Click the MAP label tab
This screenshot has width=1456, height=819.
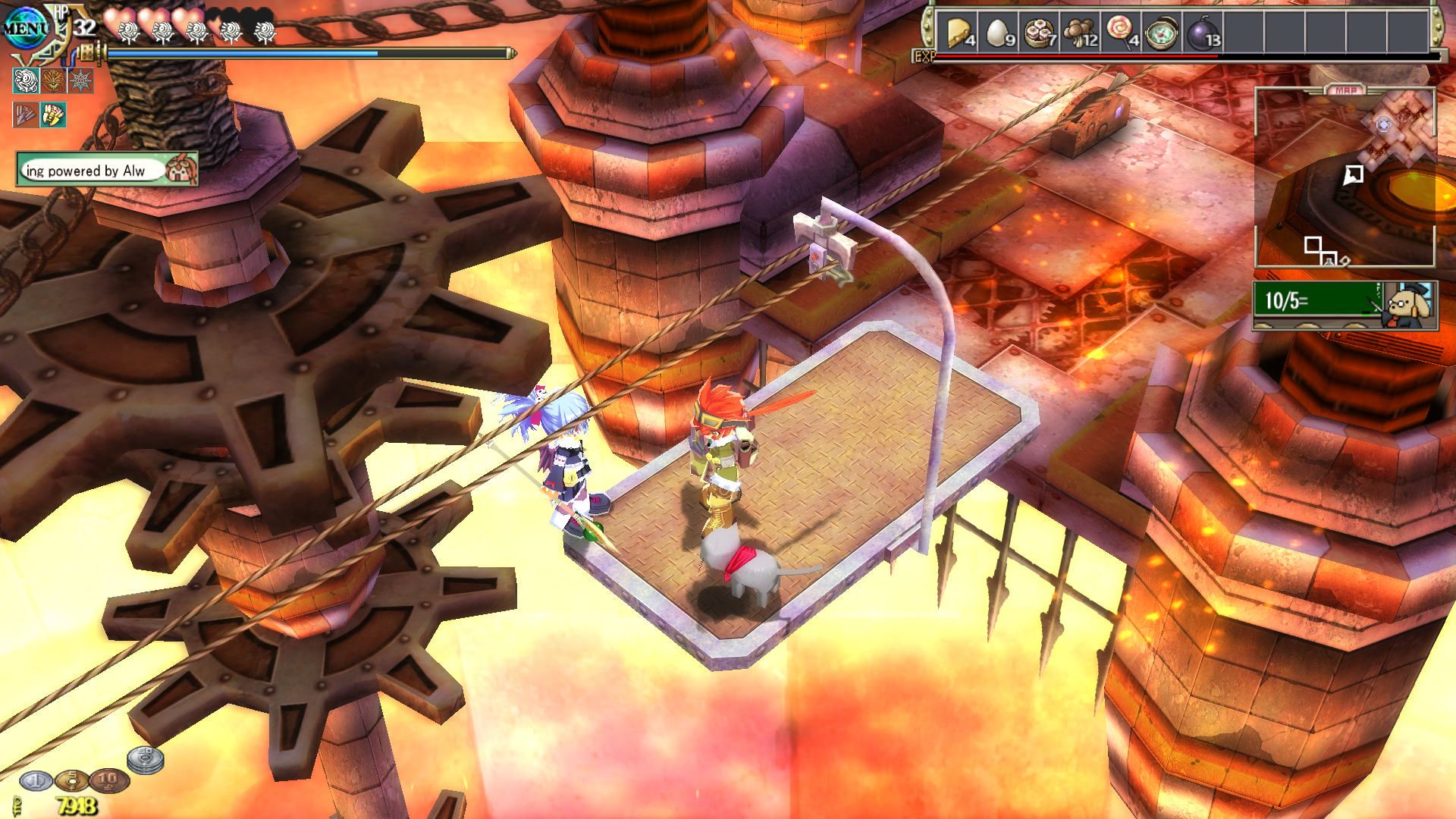[1346, 90]
